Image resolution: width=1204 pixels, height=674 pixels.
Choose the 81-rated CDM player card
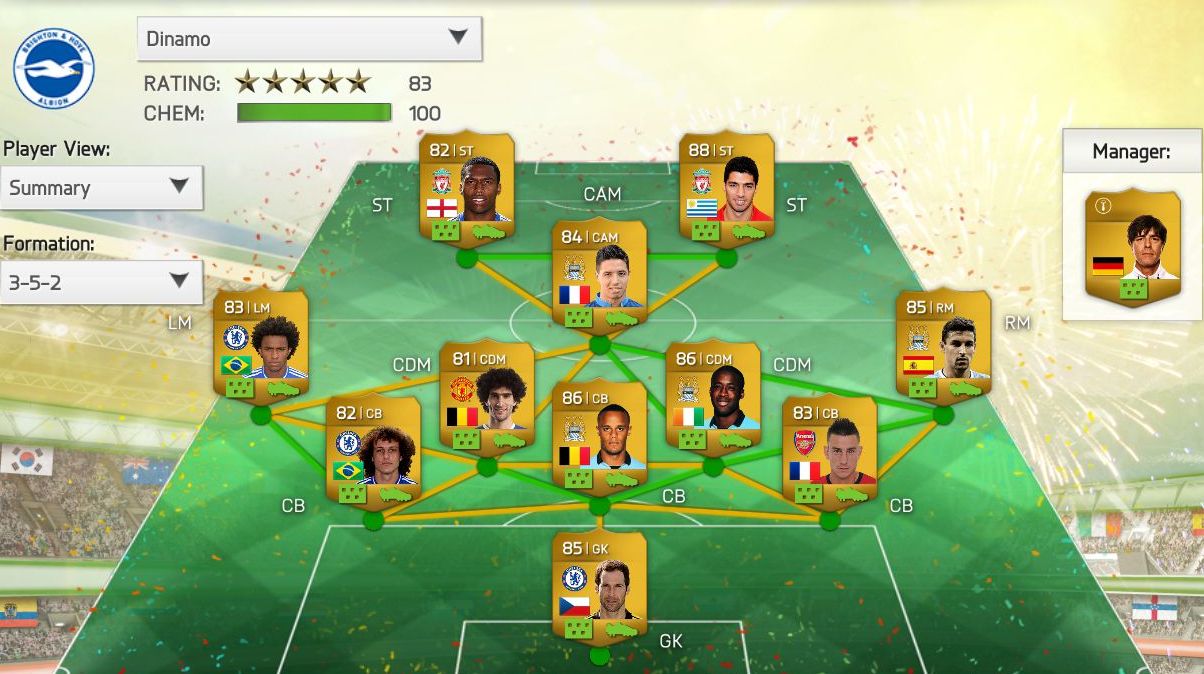pos(486,398)
